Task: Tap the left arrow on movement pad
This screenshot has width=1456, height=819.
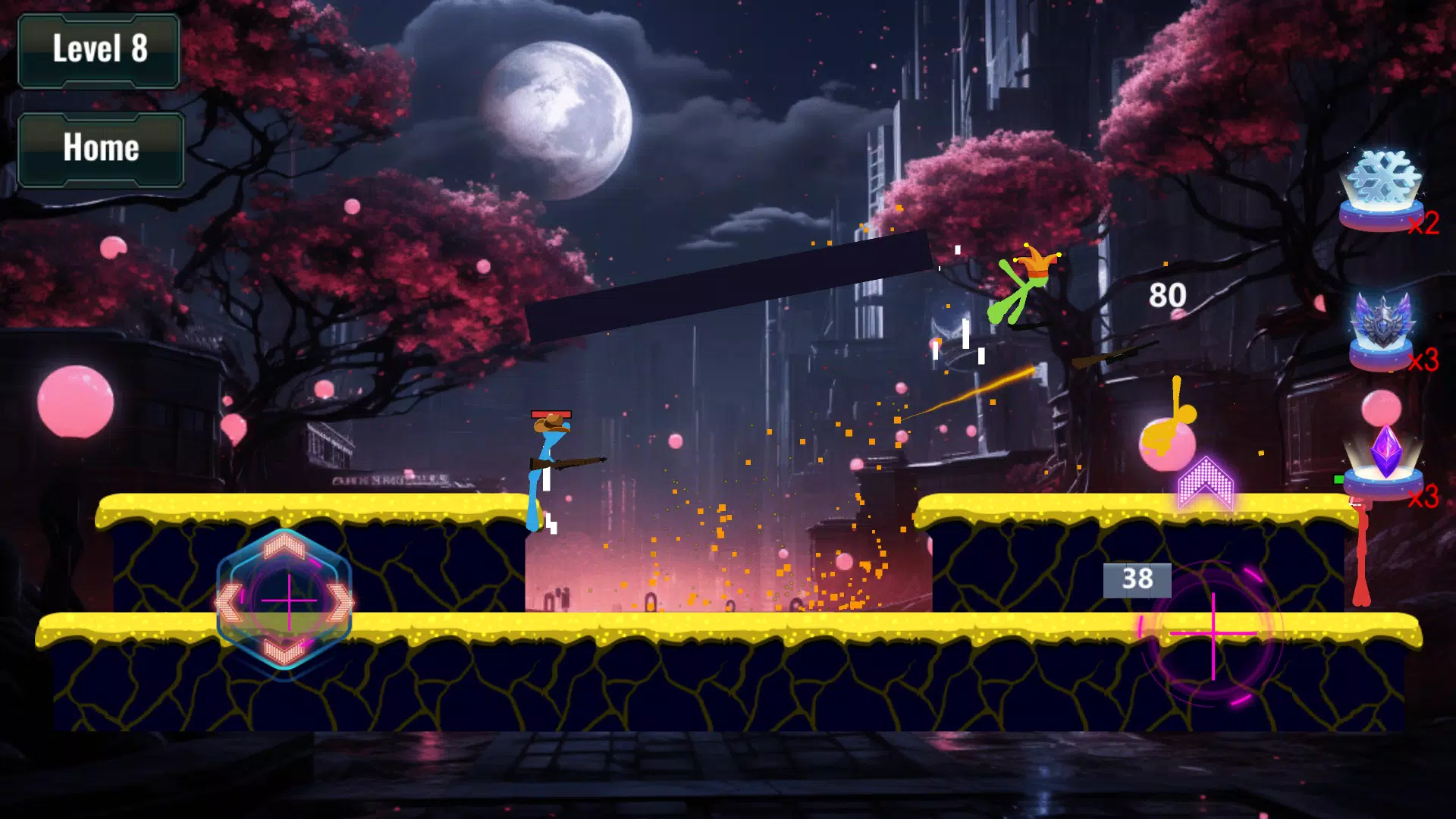Action: [229, 603]
